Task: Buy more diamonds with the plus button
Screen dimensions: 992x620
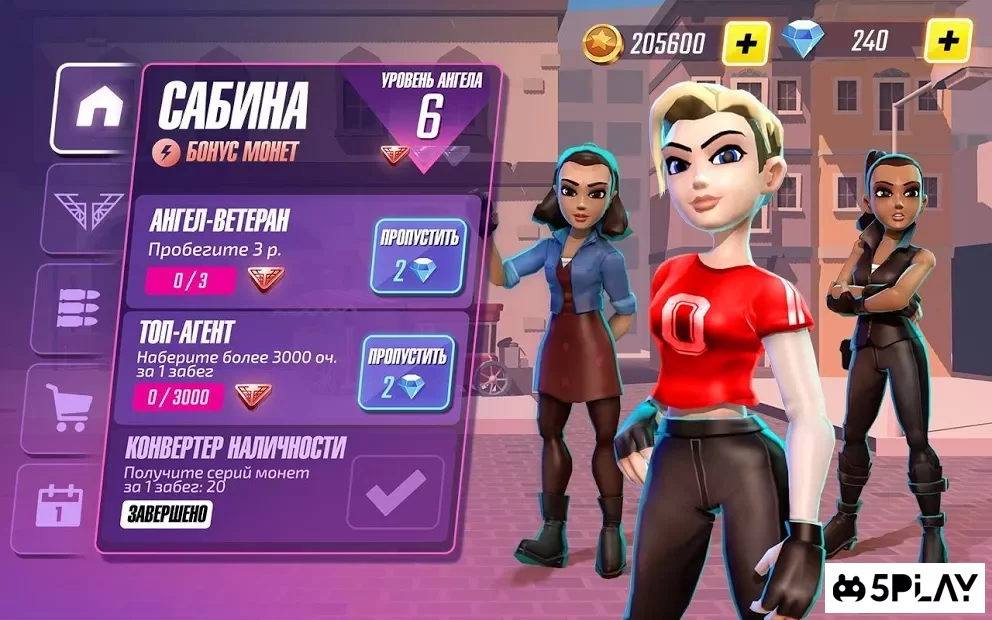Action: click(948, 42)
